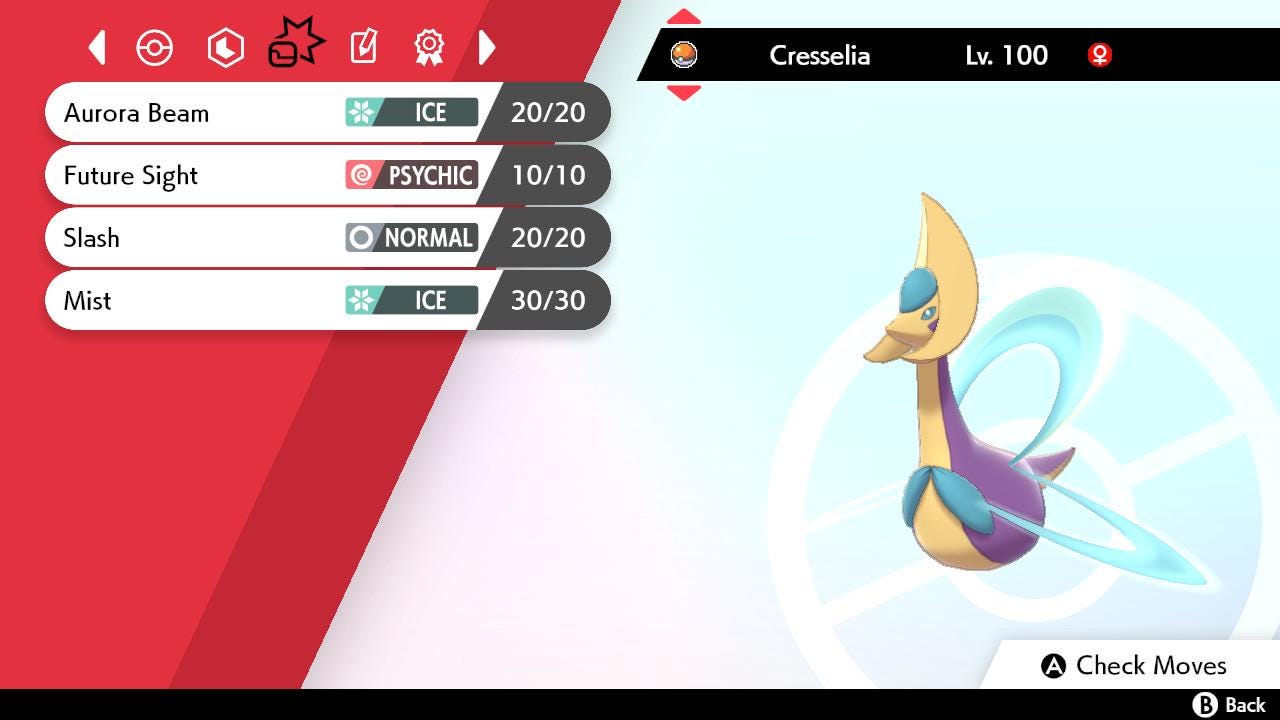The image size is (1280, 720).
Task: Show the ribbons tab
Action: click(x=429, y=47)
